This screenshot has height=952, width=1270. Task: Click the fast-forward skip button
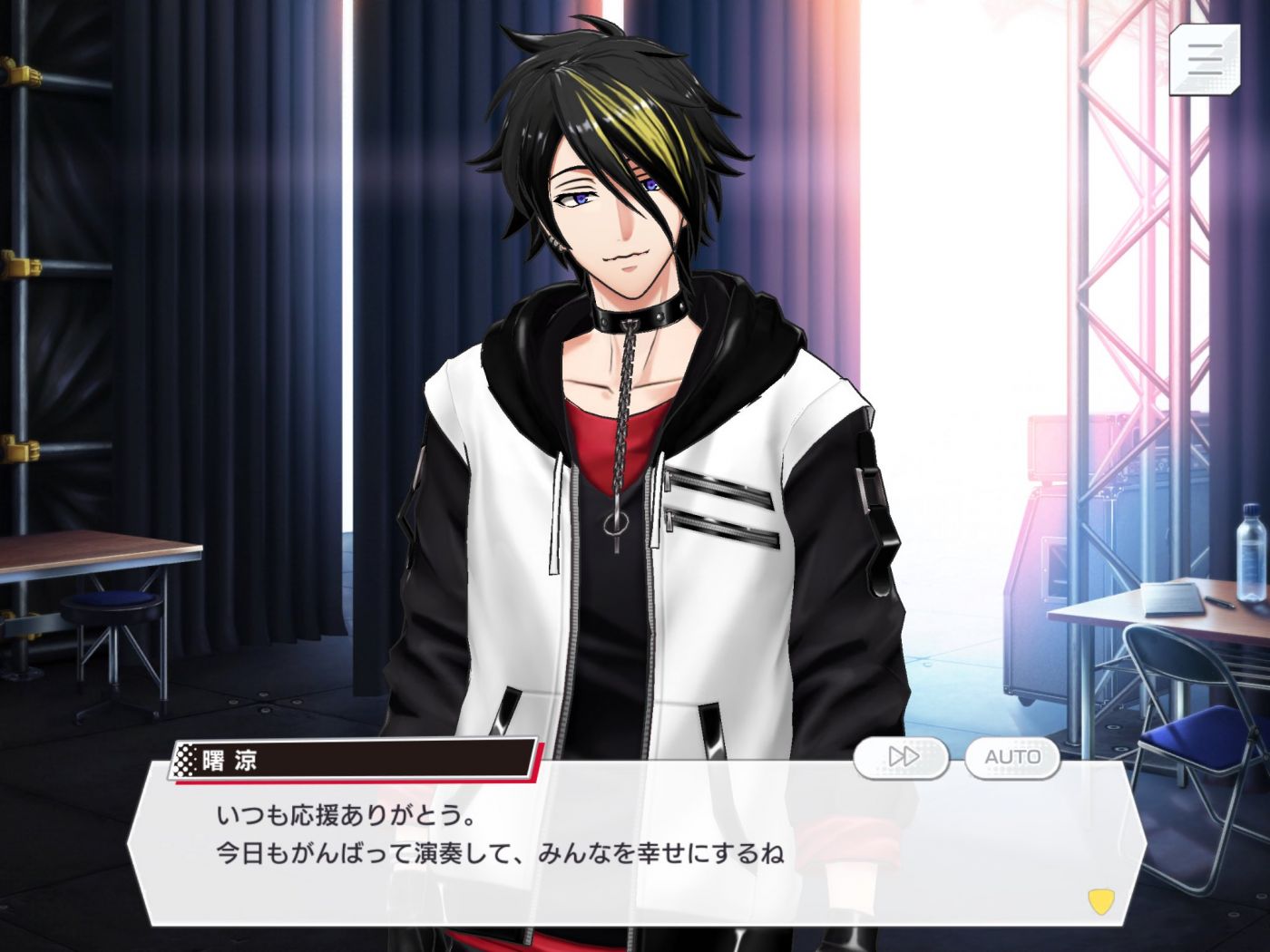901,757
